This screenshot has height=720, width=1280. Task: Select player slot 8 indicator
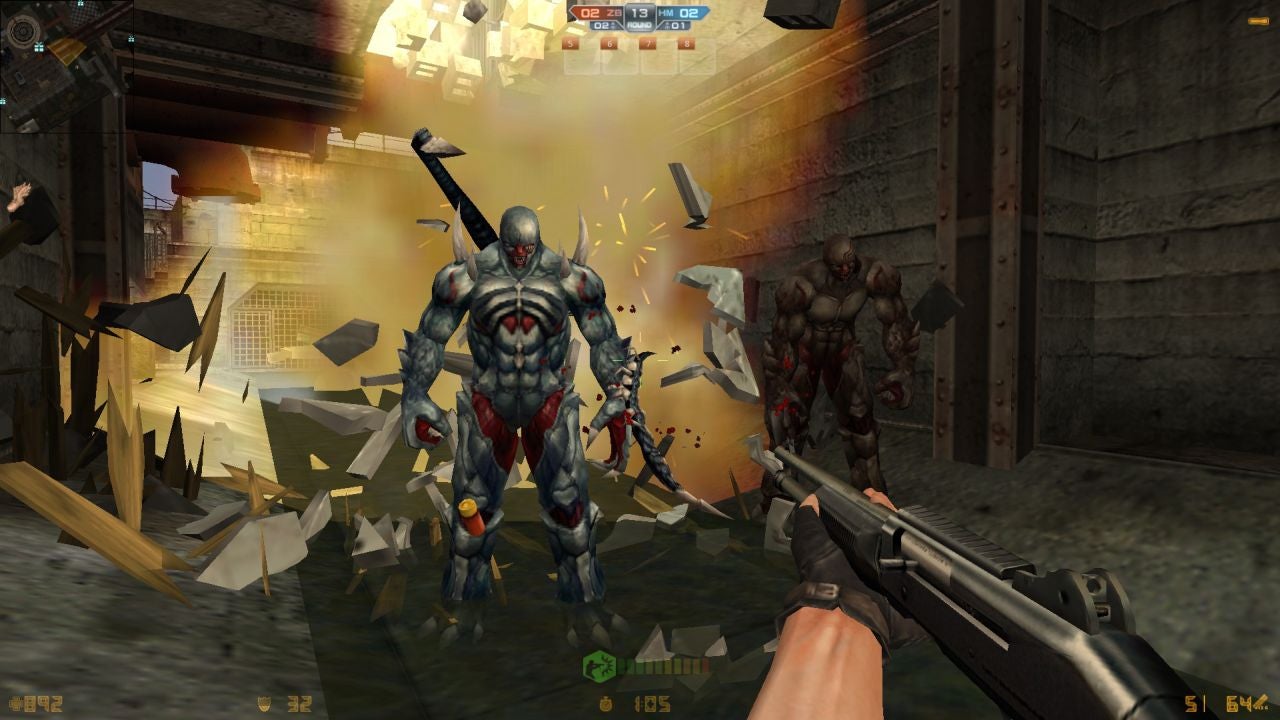click(687, 44)
